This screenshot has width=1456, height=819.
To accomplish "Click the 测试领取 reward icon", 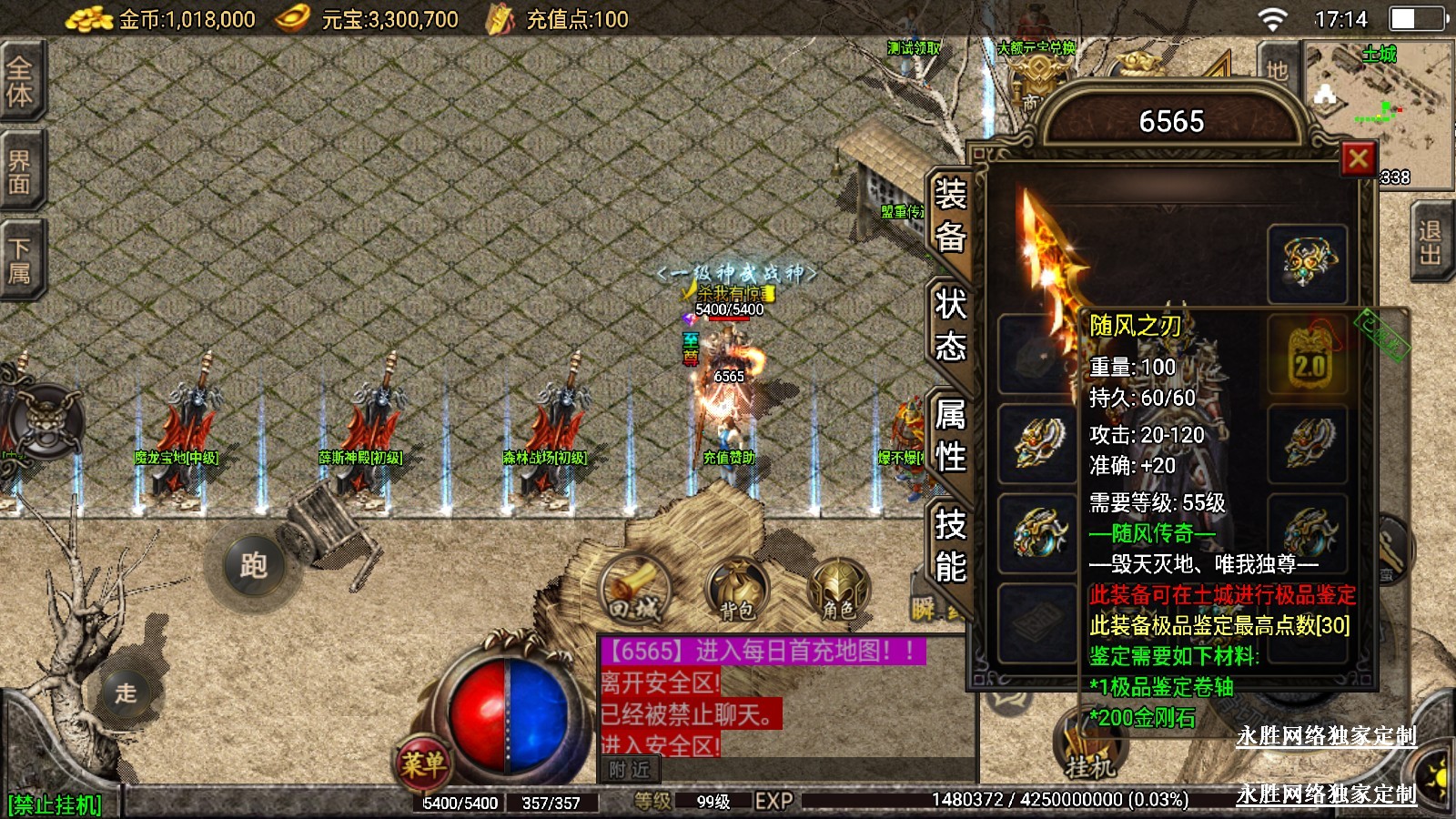I will pos(915,49).
